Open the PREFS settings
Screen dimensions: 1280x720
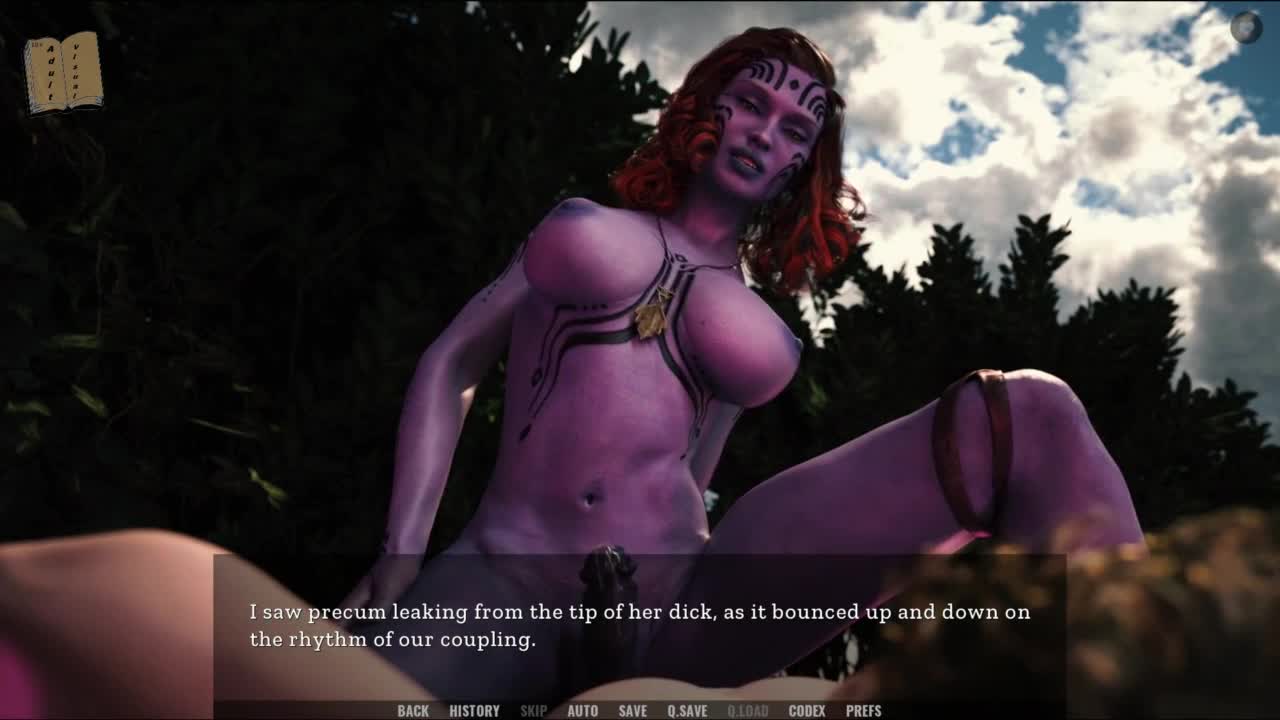(863, 711)
